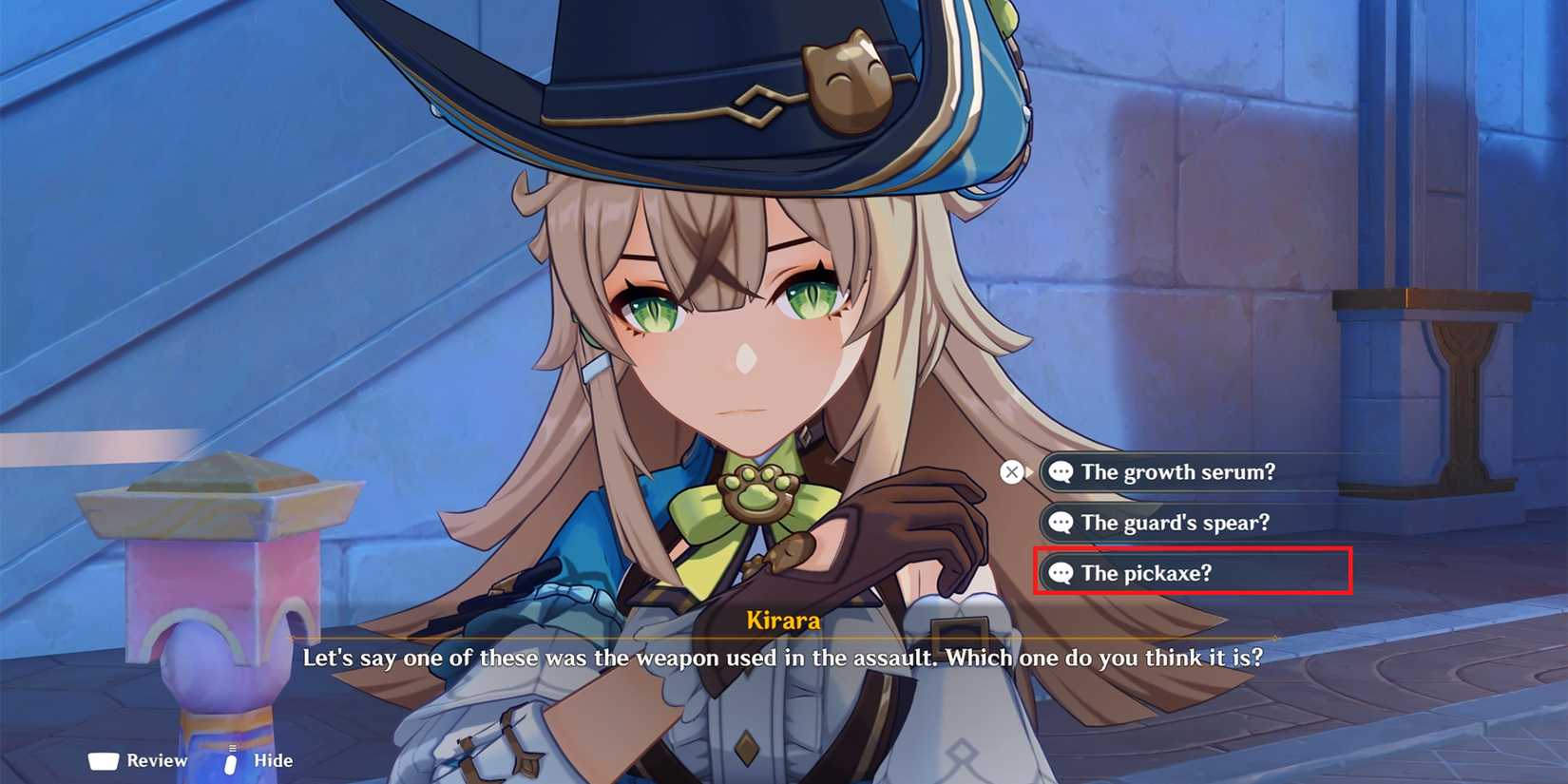Click the X icon beside the growth serum option

point(1010,471)
